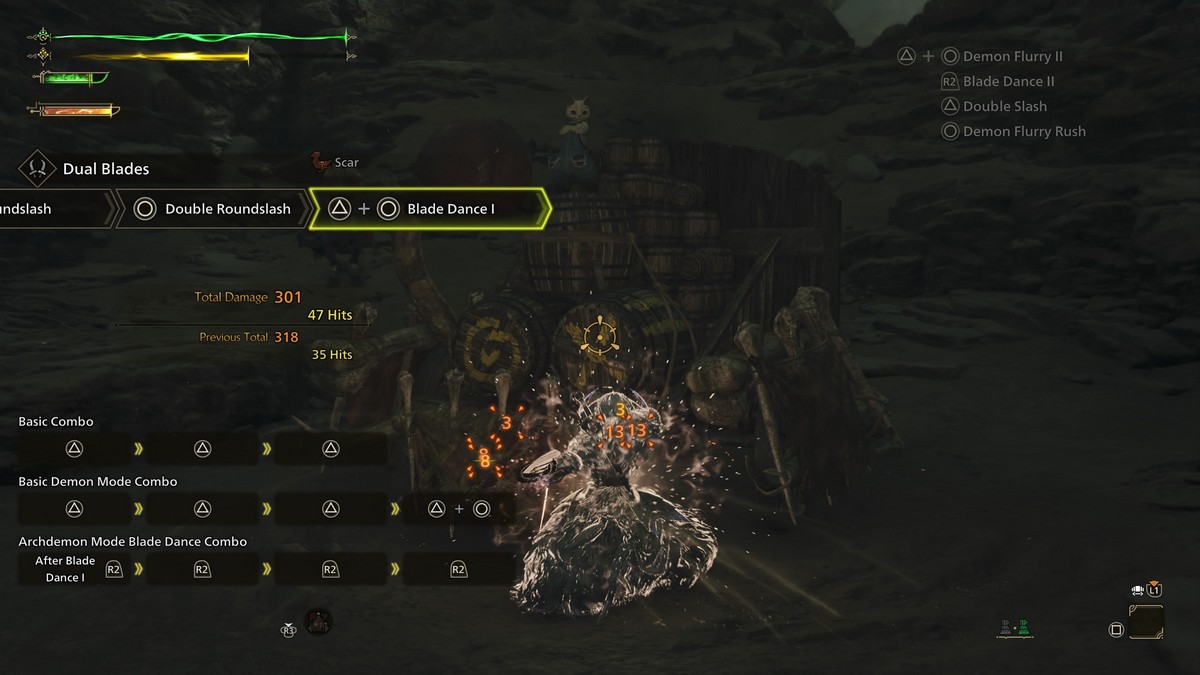1200x675 pixels.
Task: Select Demon Flurry II in the move list
Action: 1012,57
